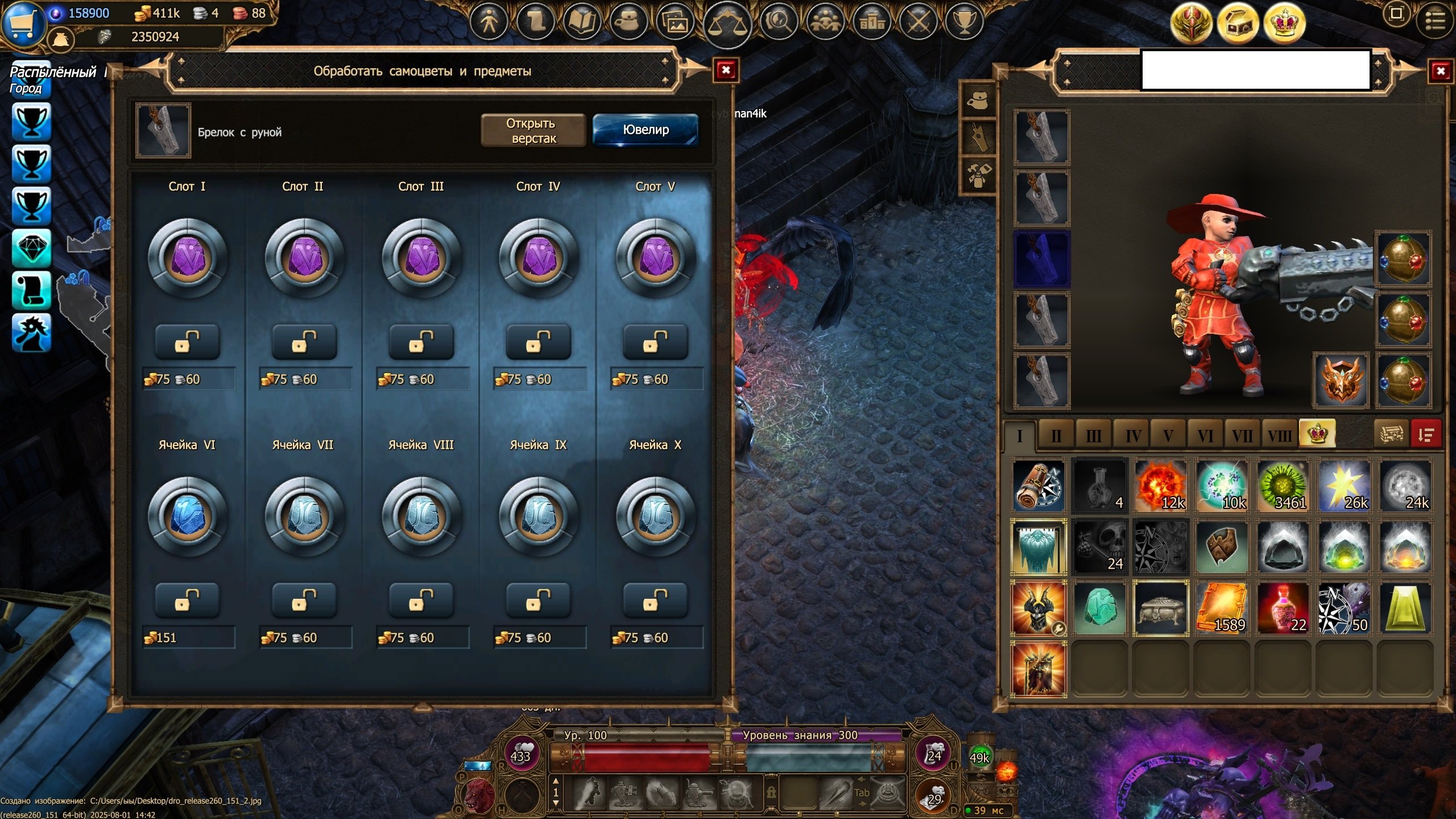Viewport: 1456px width, 819px height.
Task: Open inventory tab VIII
Action: click(x=1279, y=436)
